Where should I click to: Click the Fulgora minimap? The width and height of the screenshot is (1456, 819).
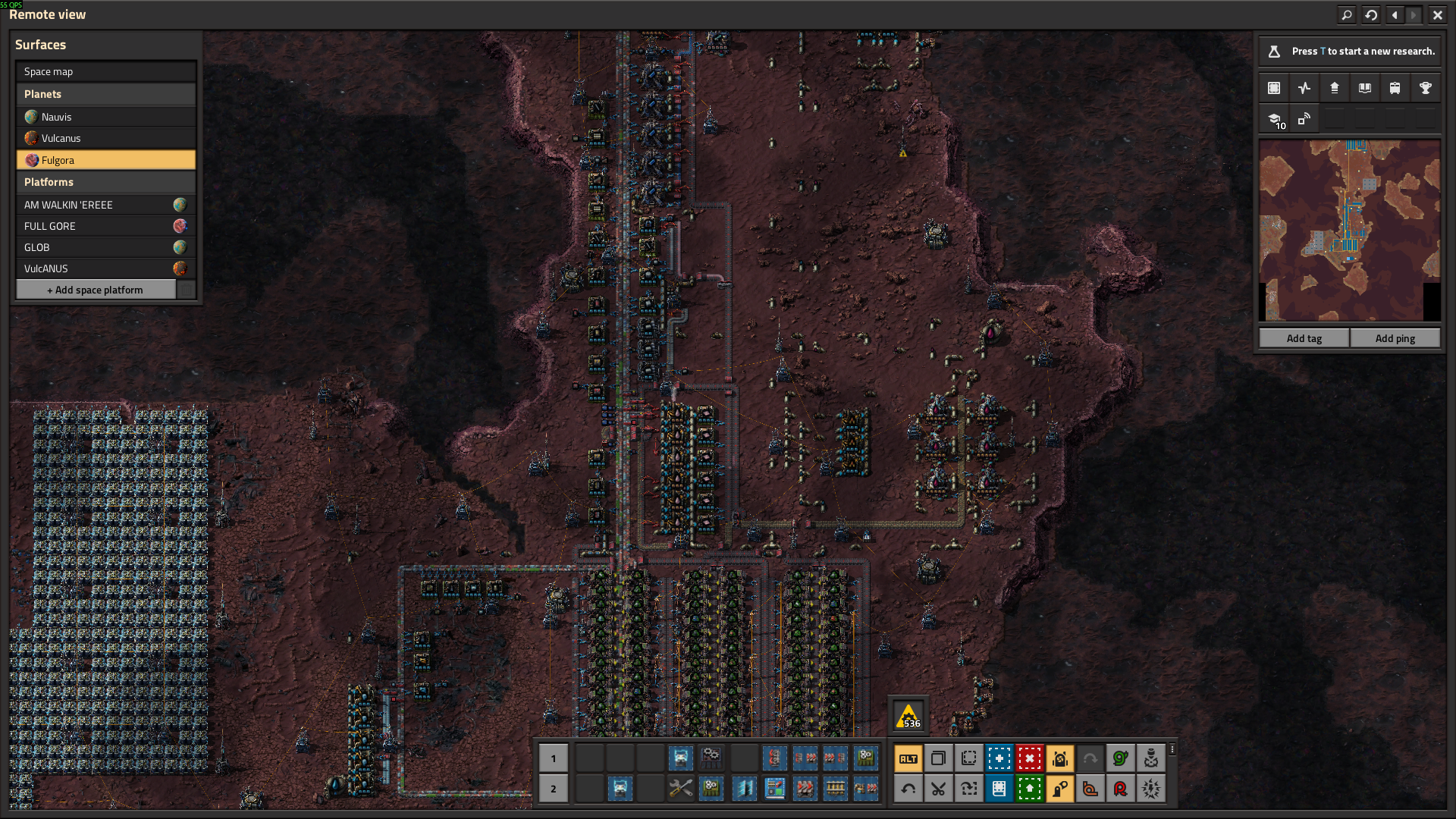(1349, 230)
